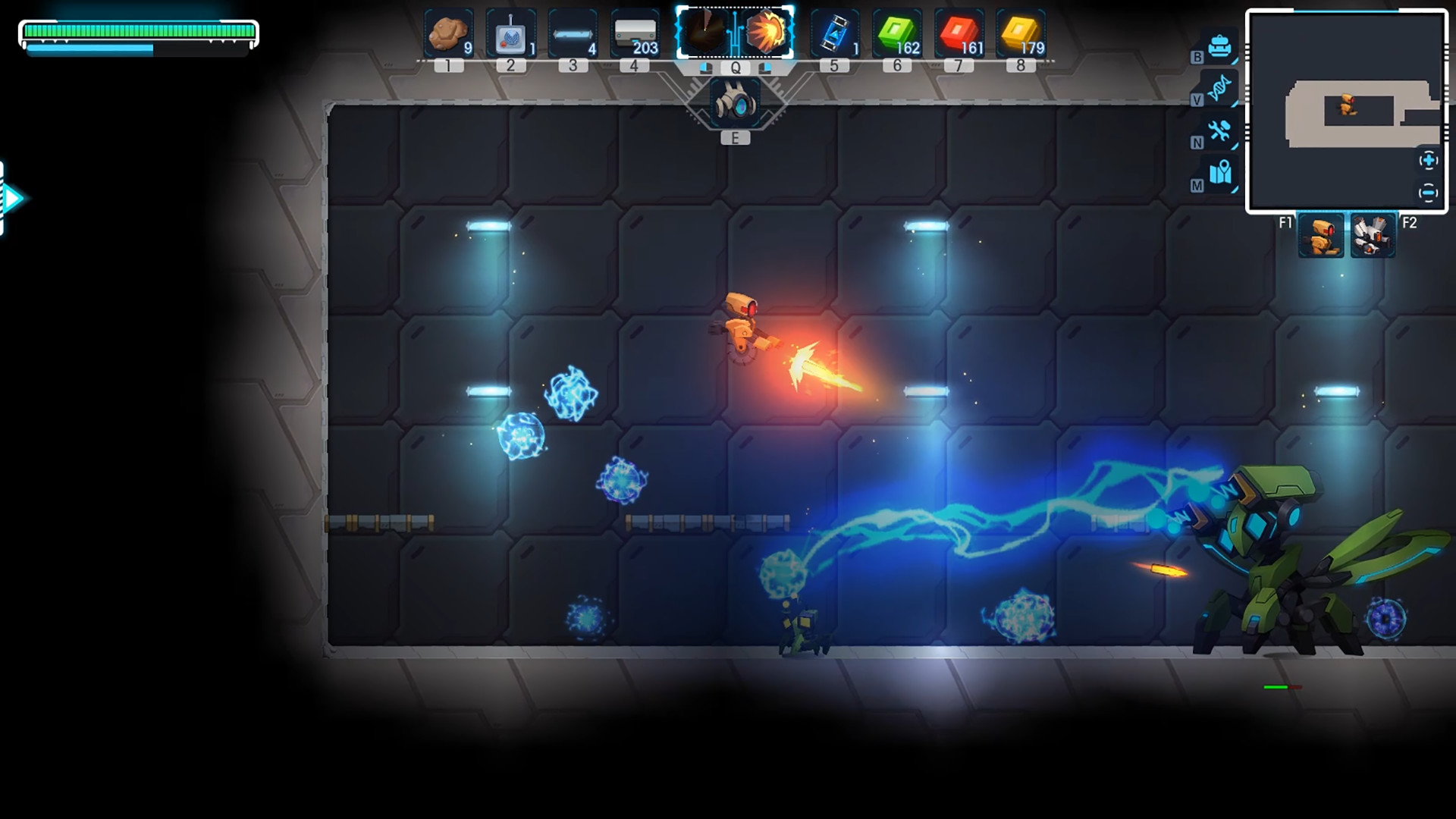Select the red cube in hotbar slot 7
The height and width of the screenshot is (819, 1456).
coord(957,32)
